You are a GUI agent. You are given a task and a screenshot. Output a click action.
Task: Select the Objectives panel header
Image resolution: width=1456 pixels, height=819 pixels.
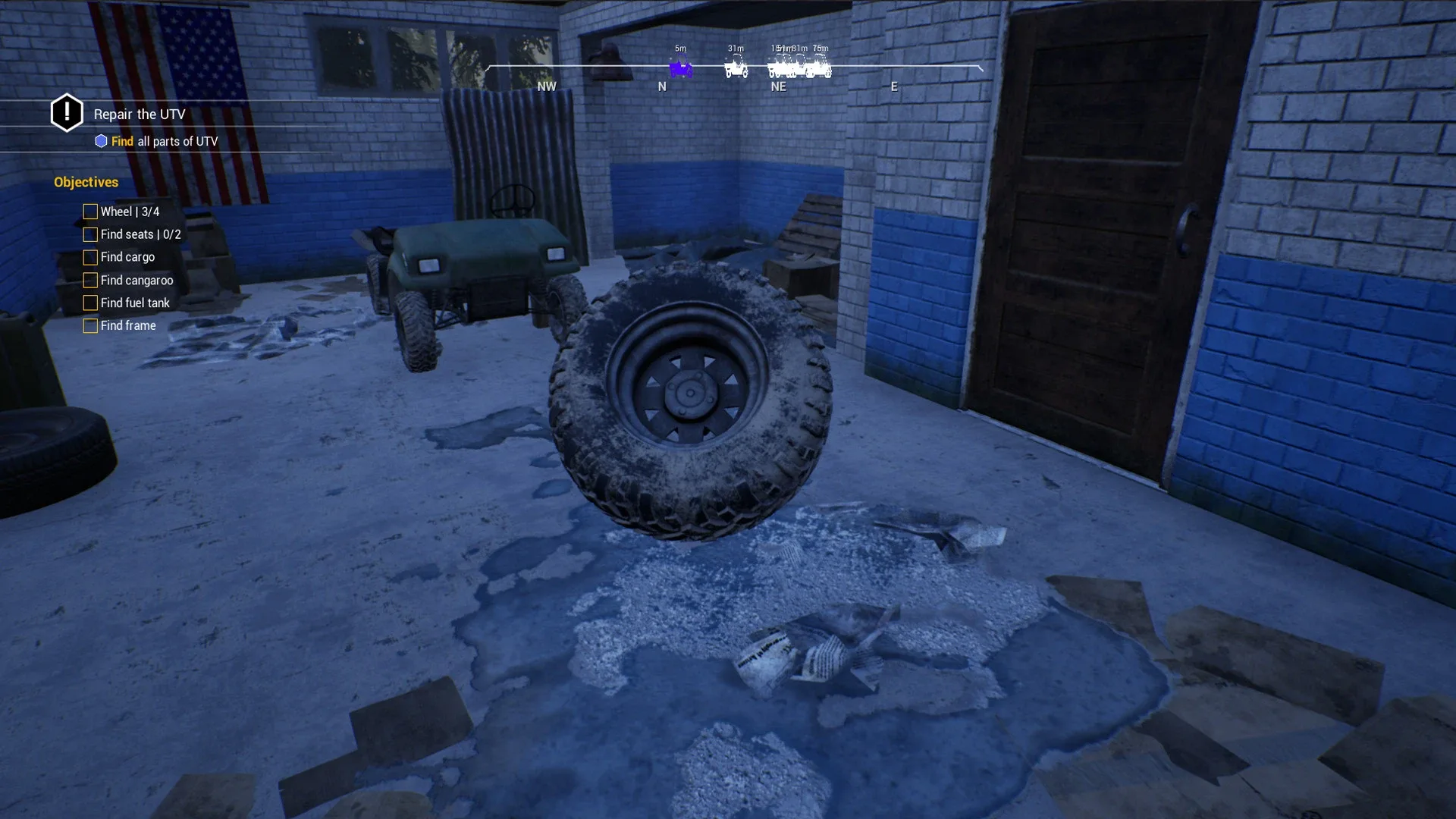86,182
